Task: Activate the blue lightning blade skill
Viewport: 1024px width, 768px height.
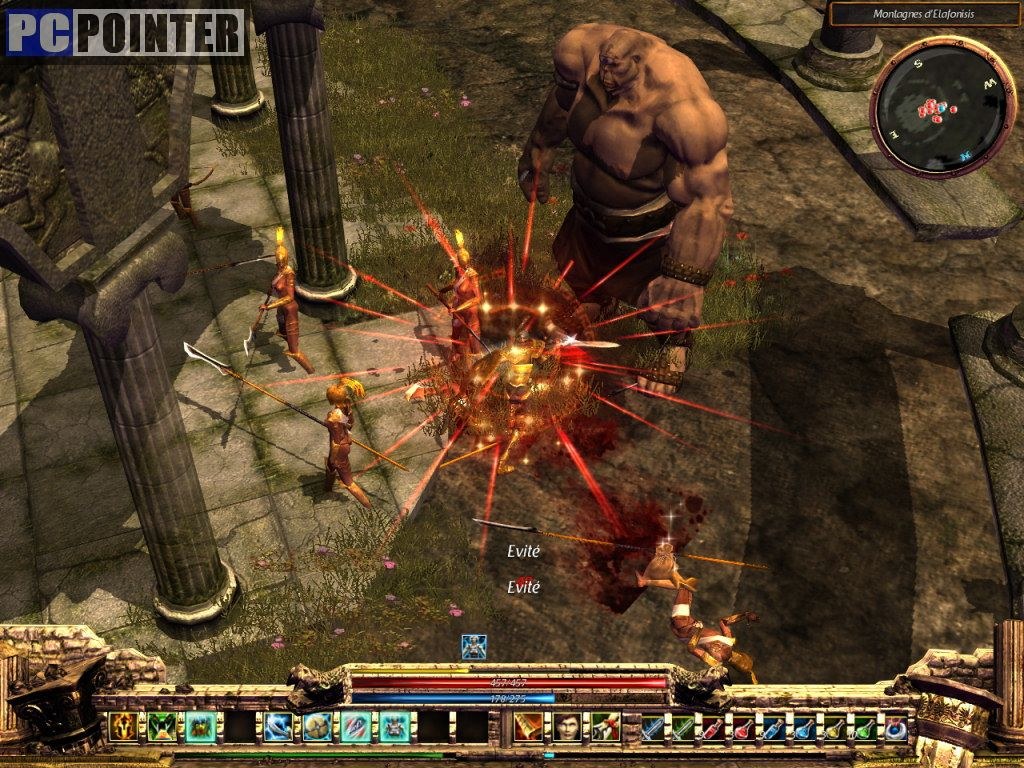Action: pyautogui.click(x=278, y=726)
